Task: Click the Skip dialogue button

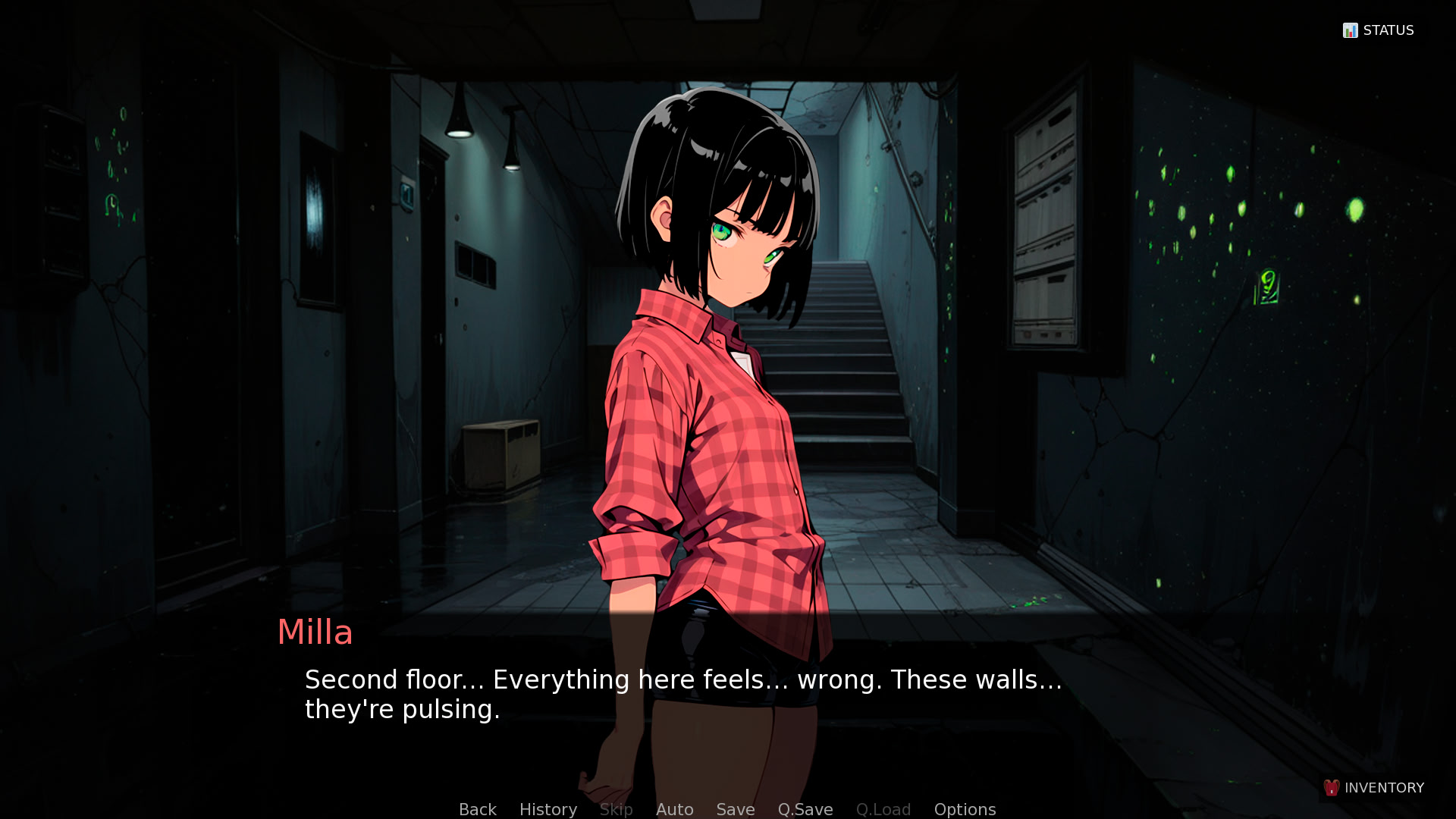Action: tap(617, 809)
